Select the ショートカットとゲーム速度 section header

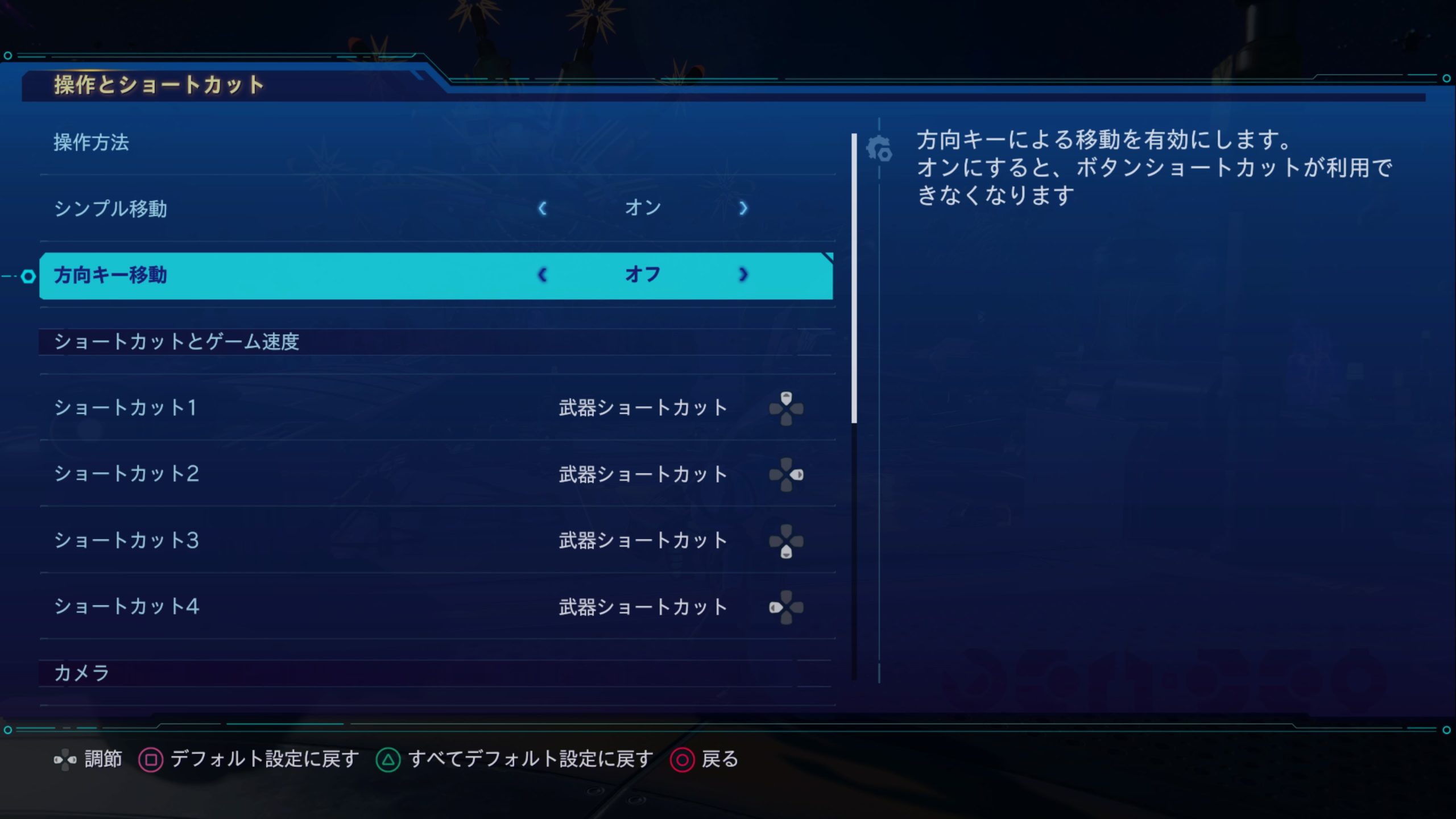(x=178, y=341)
